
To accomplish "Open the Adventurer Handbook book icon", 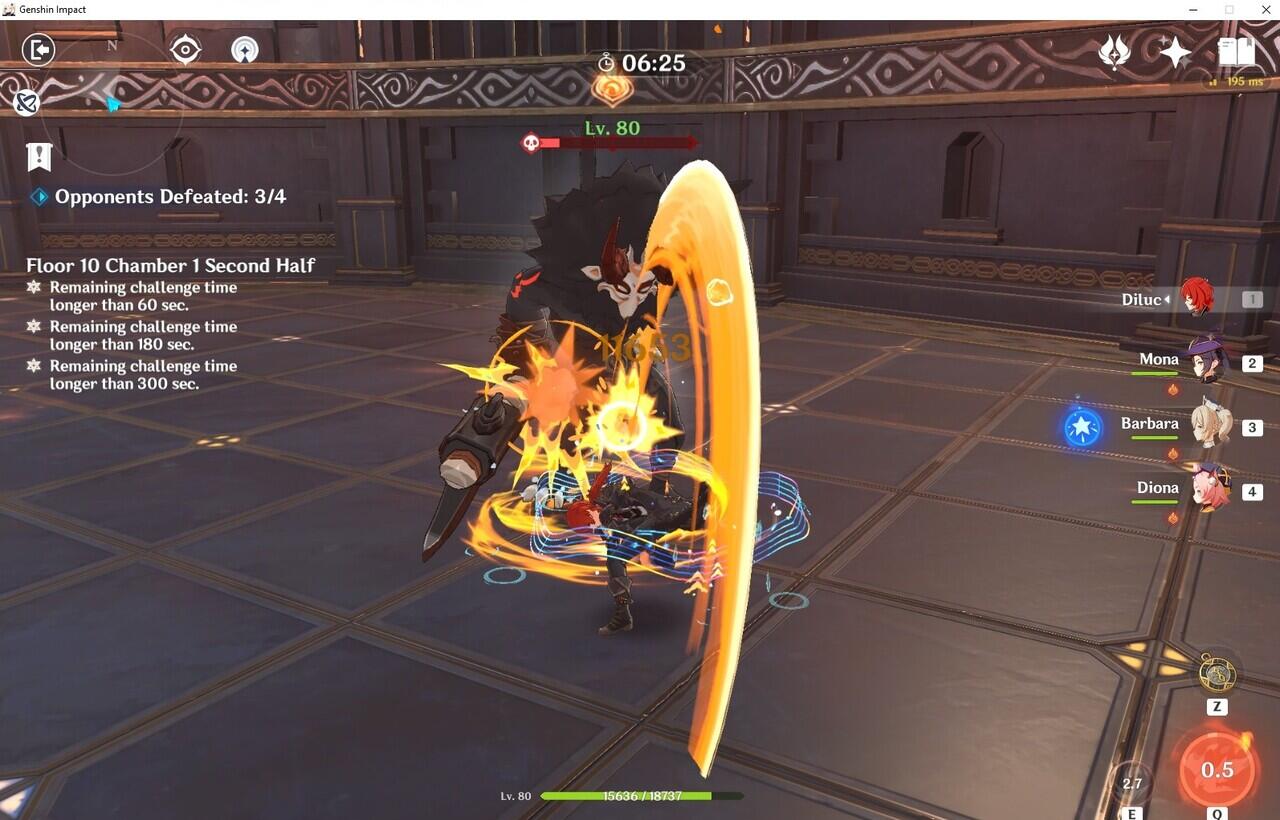I will click(1236, 52).
